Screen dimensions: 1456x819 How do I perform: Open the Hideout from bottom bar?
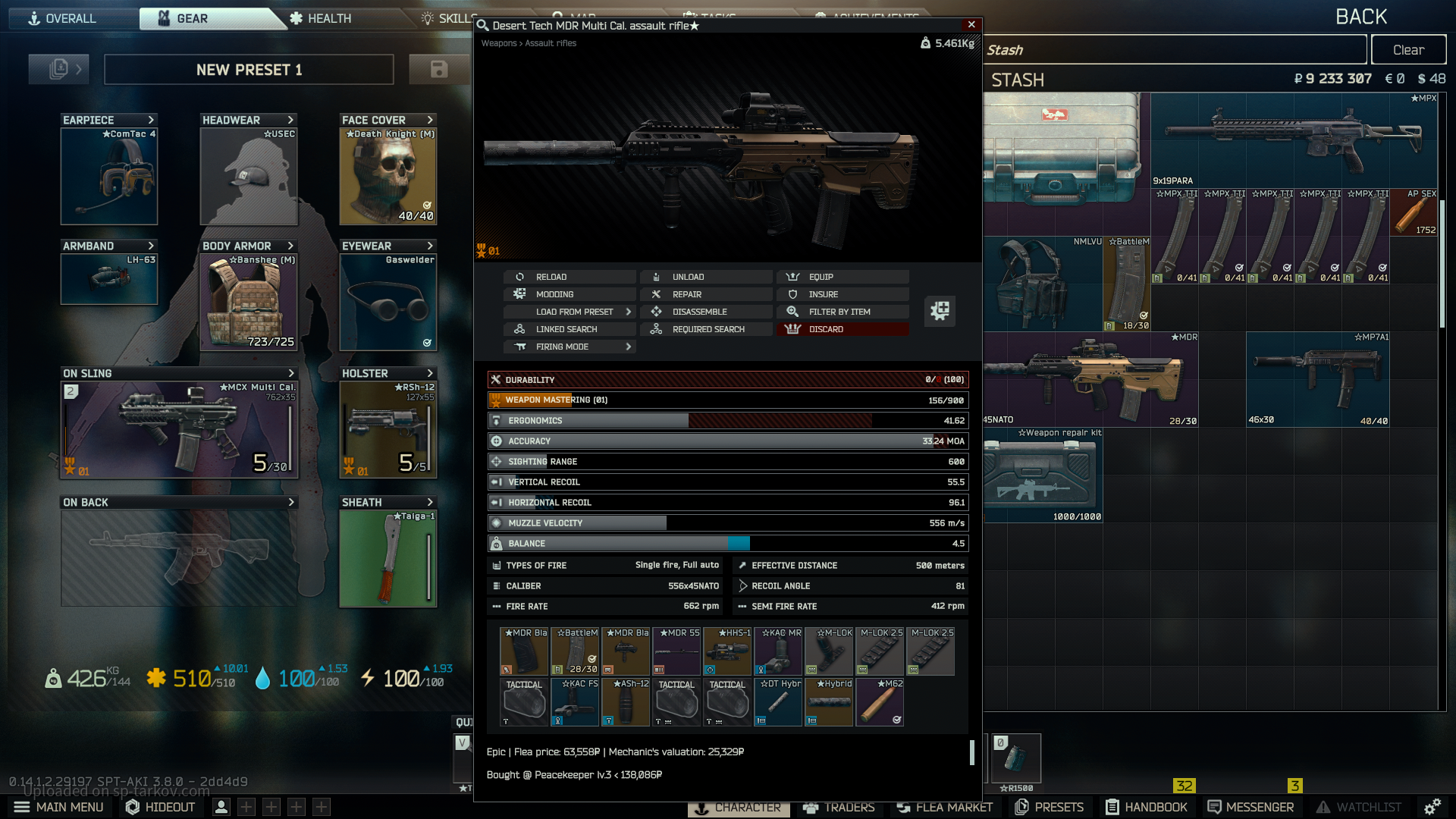coord(161,807)
